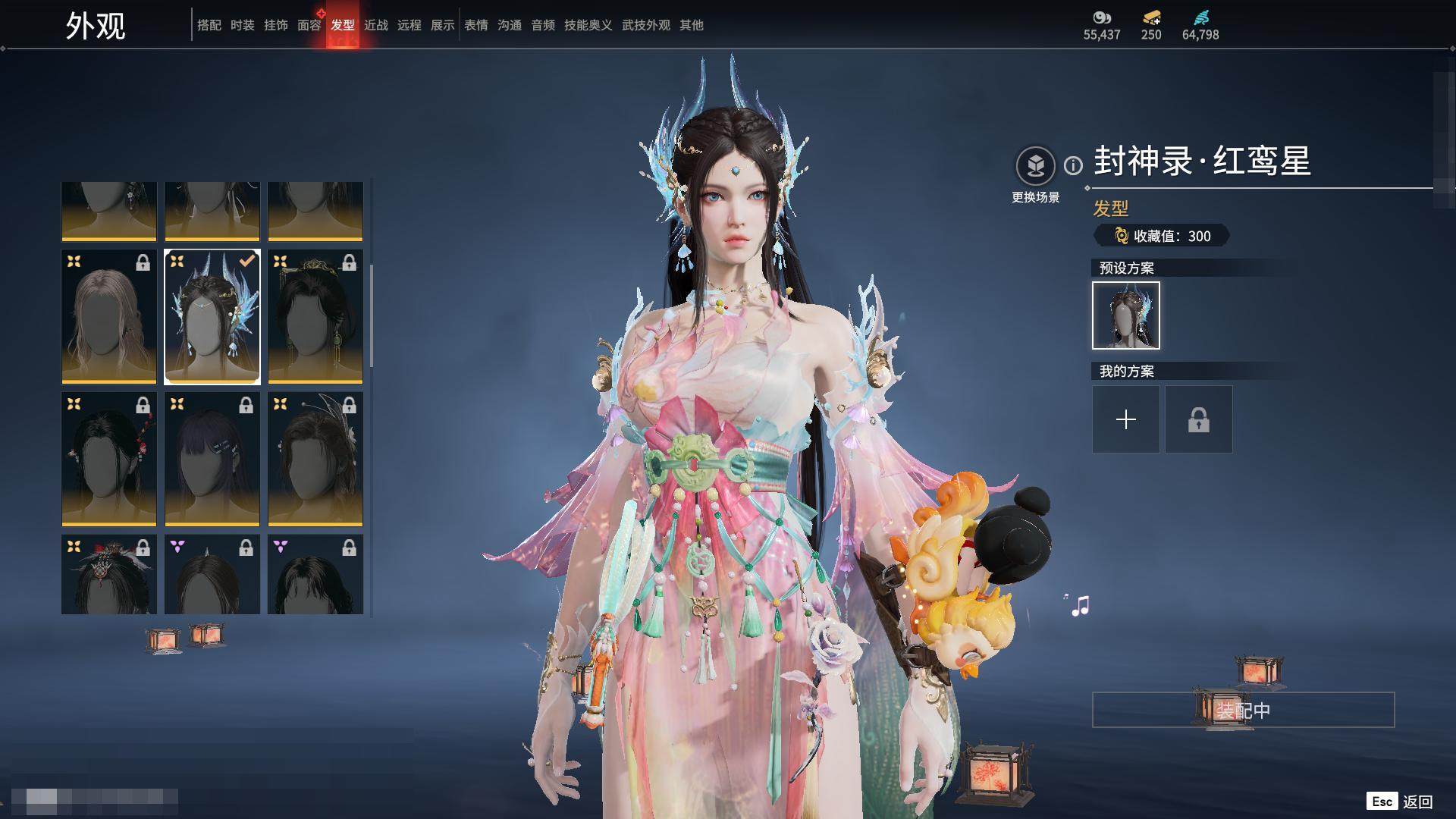Select the 其他 tab
The height and width of the screenshot is (819, 1456).
point(691,25)
